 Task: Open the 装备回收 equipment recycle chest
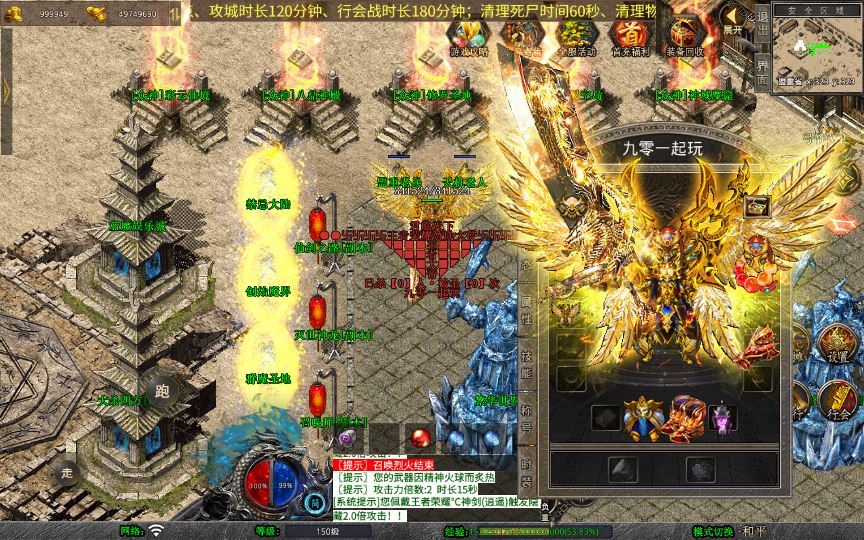click(685, 37)
